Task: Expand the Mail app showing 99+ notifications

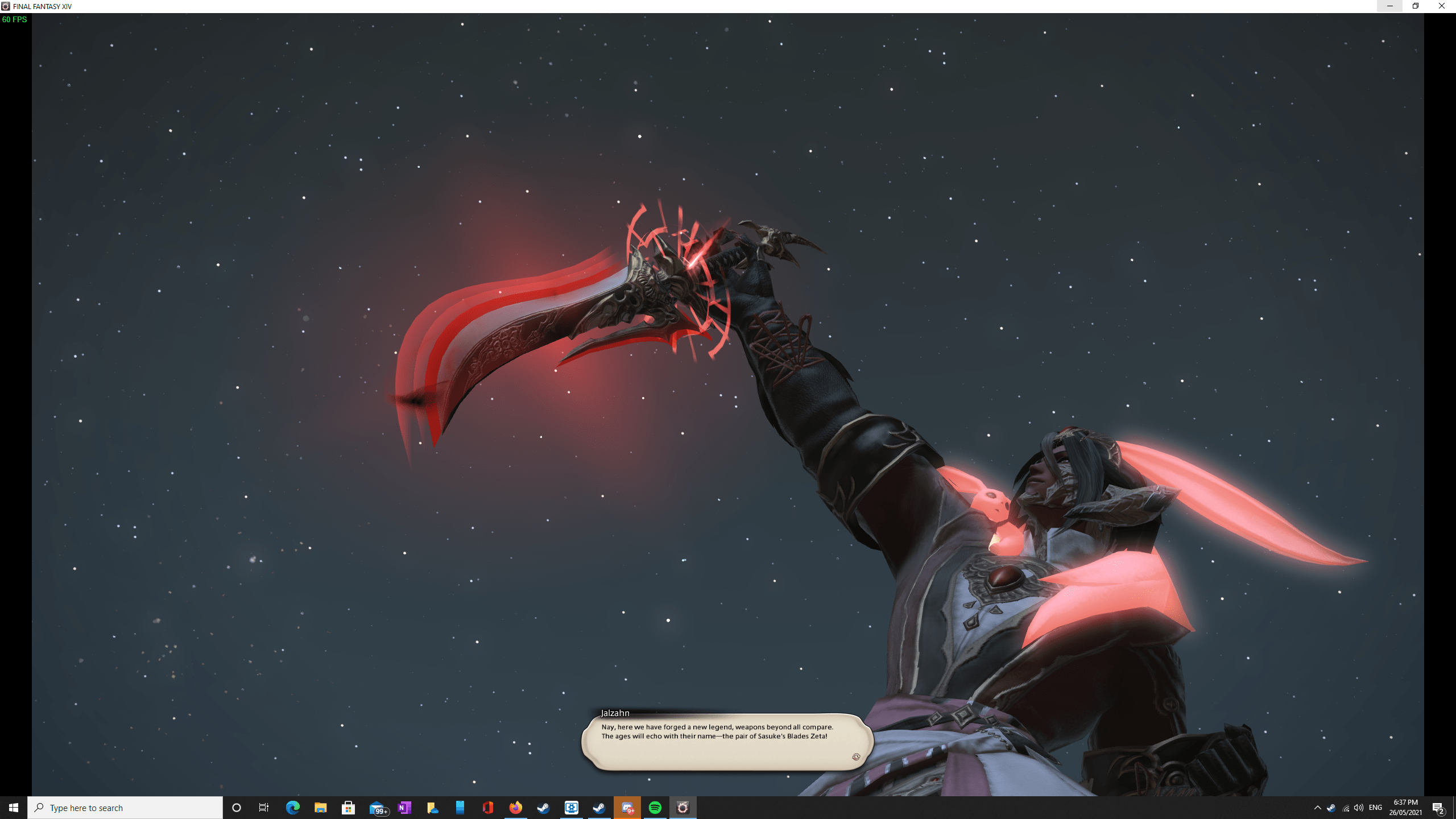Action: (x=377, y=807)
